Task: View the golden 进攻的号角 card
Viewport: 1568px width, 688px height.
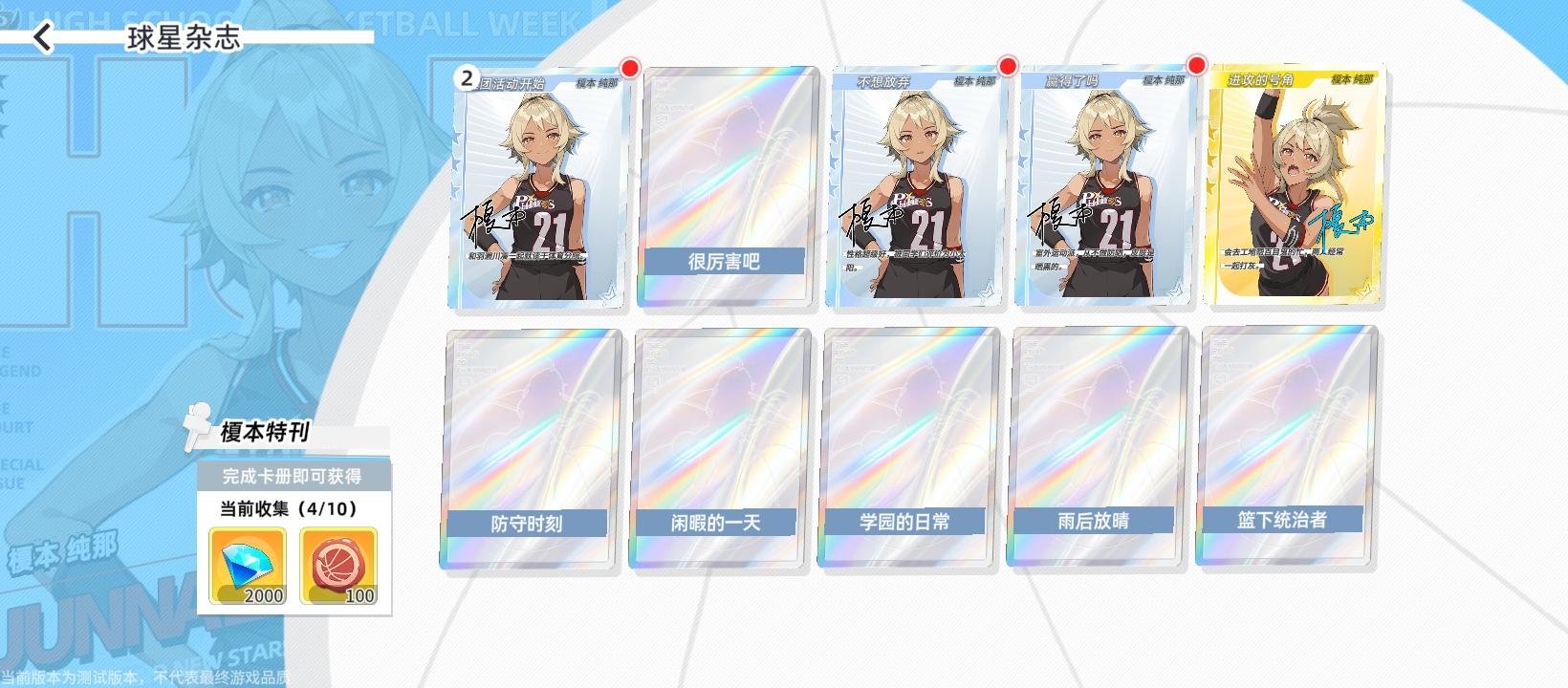Action: click(1296, 186)
